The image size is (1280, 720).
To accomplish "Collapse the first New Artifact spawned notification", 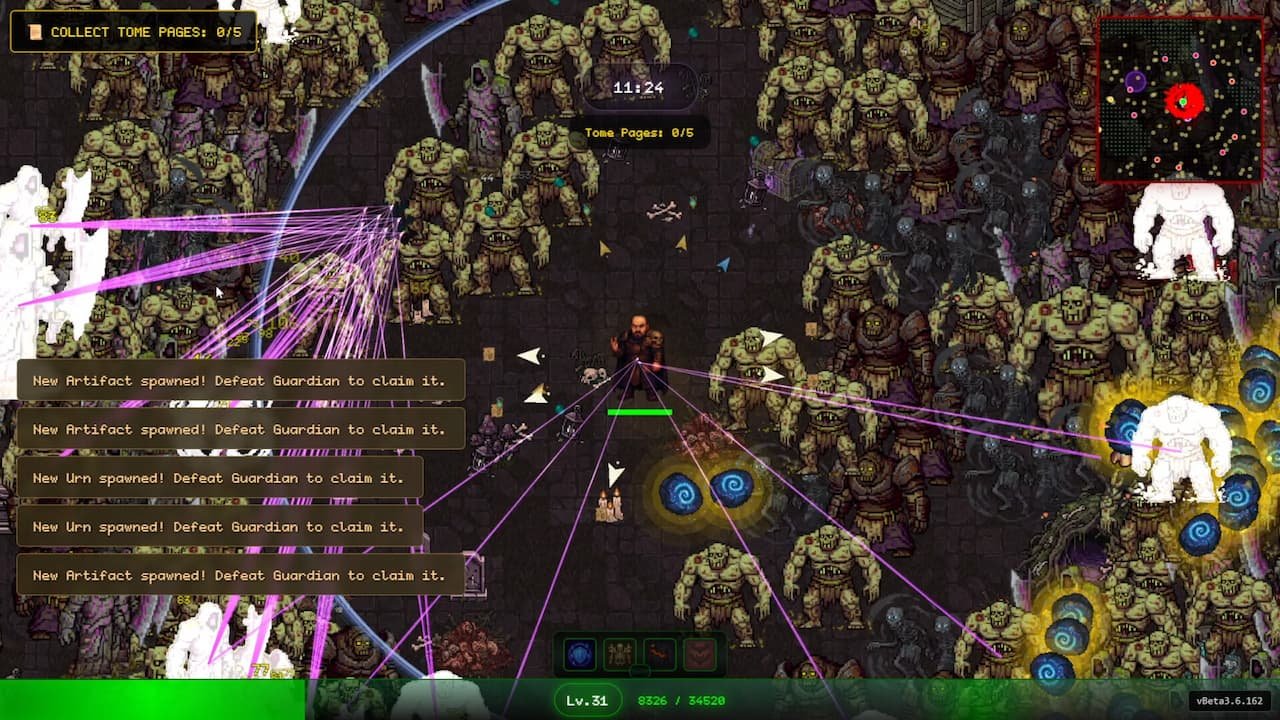I will pos(239,380).
